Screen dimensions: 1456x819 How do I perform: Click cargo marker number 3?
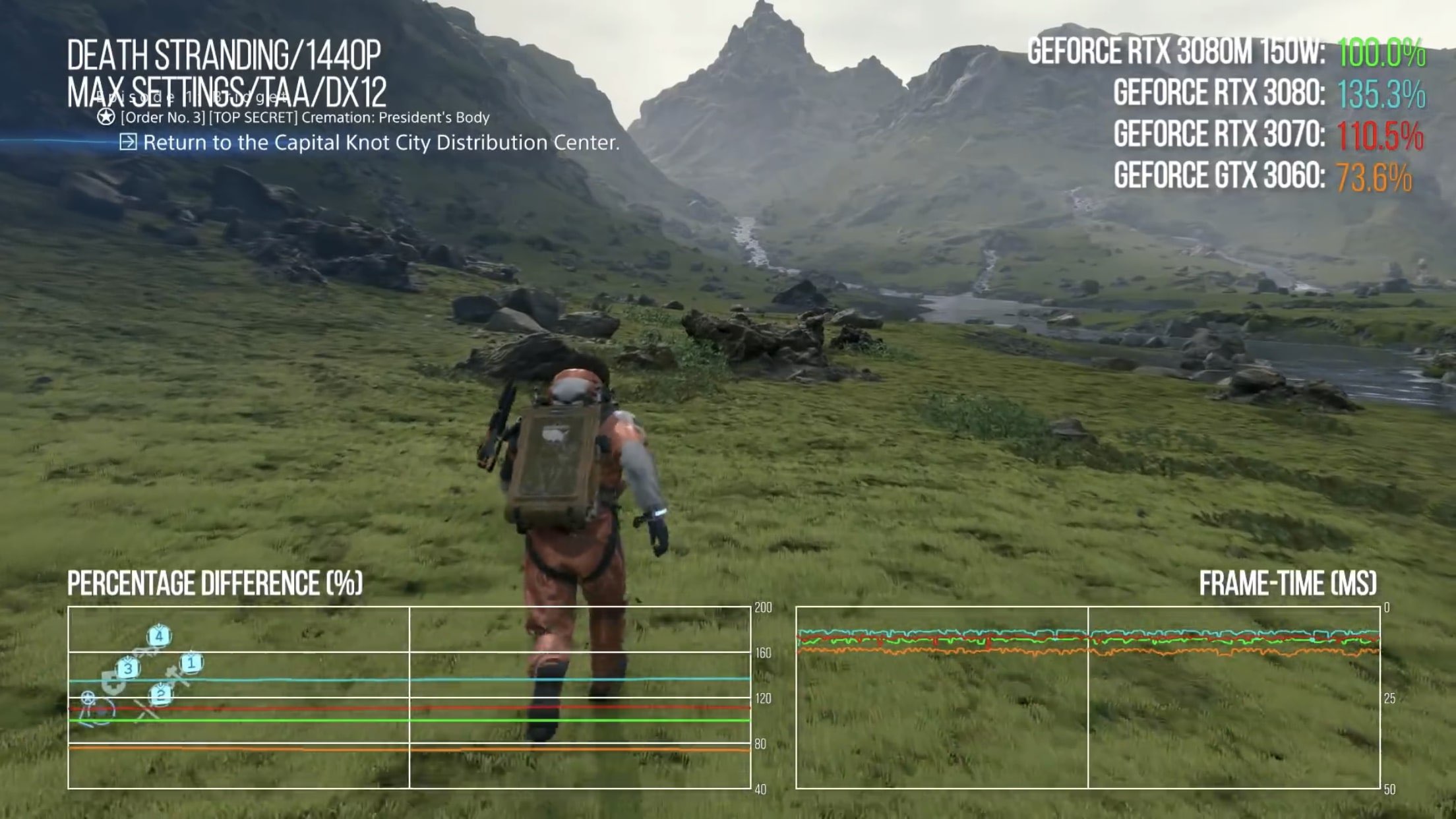pos(128,668)
